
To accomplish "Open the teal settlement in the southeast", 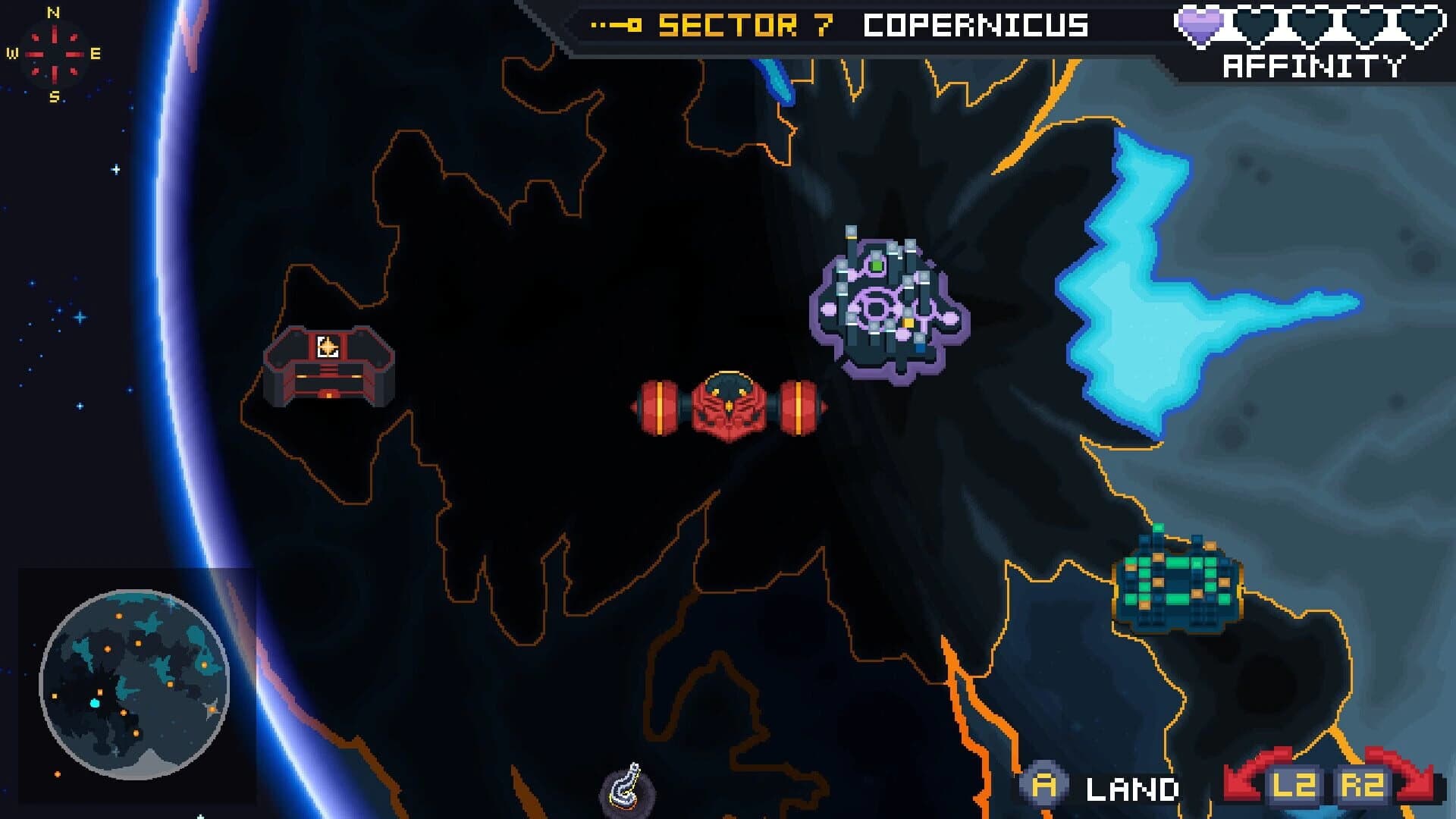I will 1179,584.
